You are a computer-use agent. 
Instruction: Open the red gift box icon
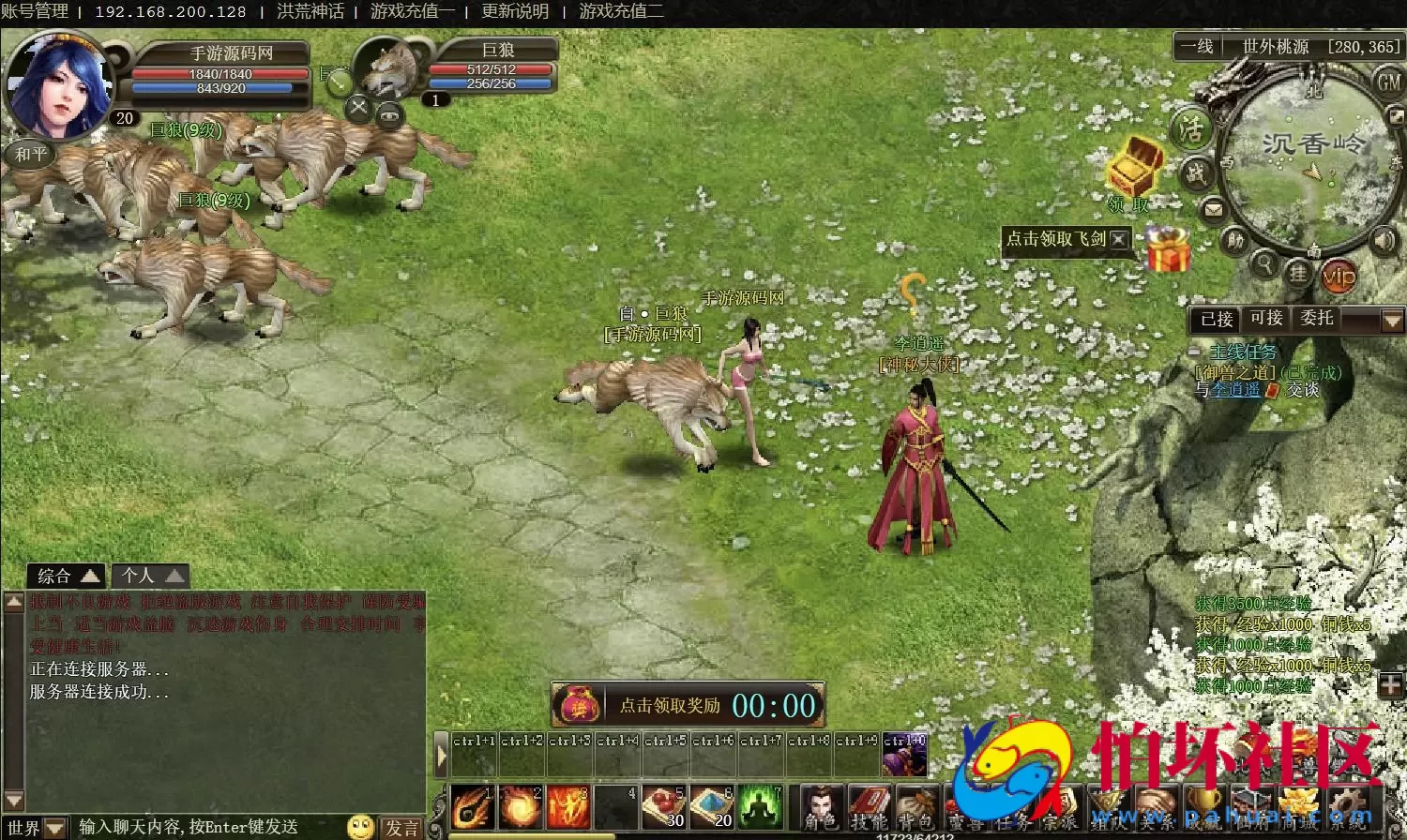1167,250
